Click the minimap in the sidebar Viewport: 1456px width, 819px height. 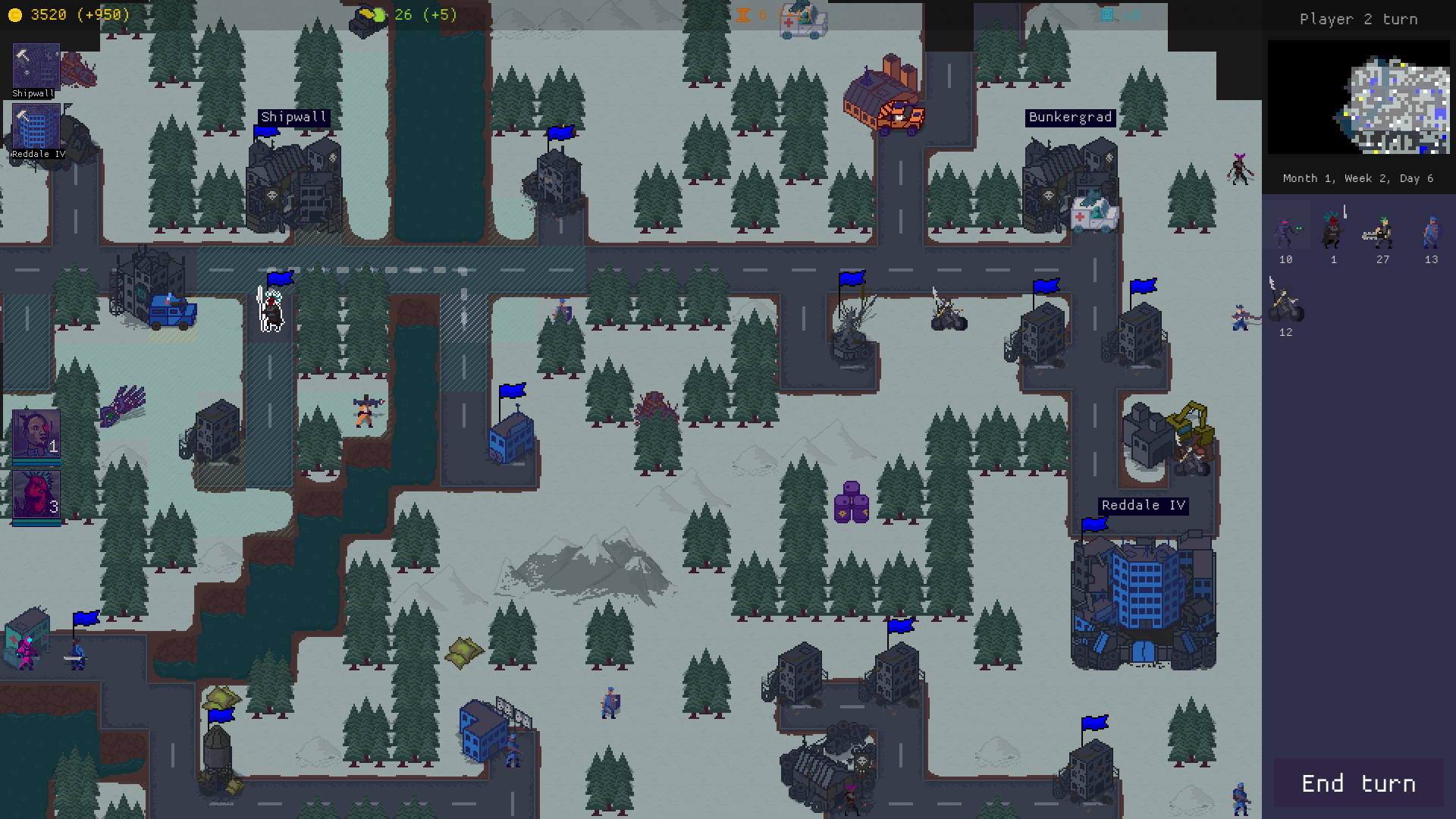(x=1358, y=96)
